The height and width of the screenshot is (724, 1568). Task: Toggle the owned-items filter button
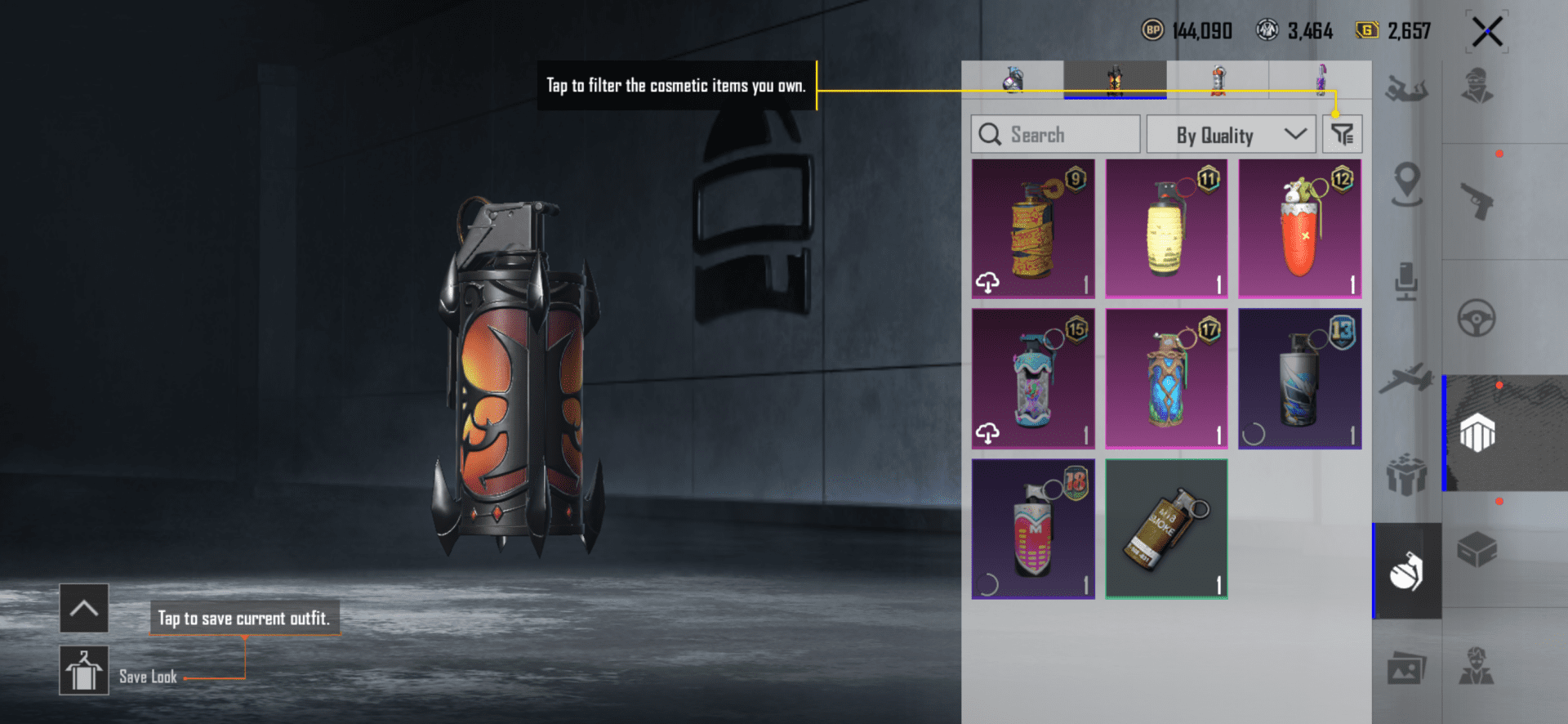(x=1342, y=134)
